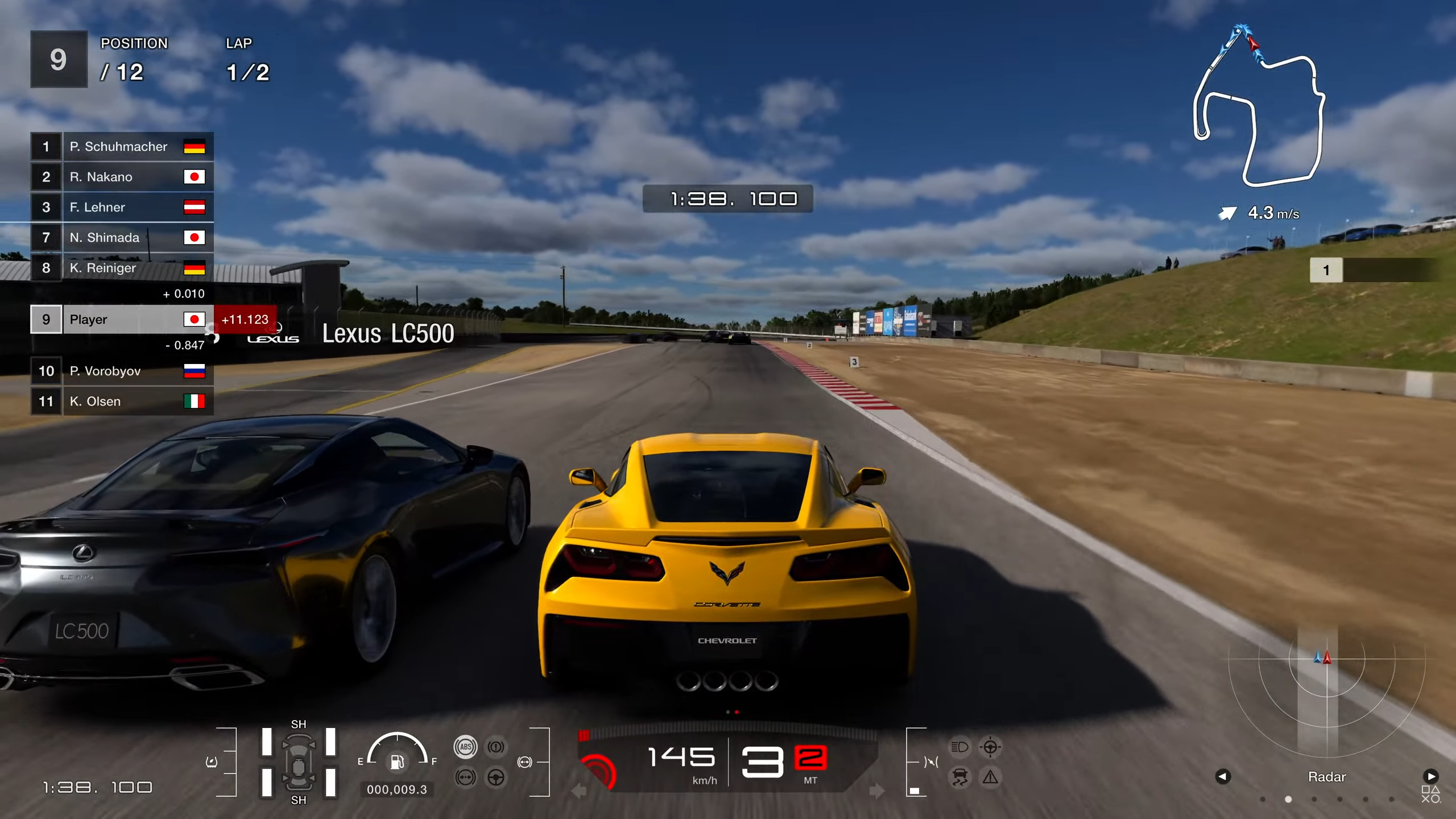1456x819 pixels.
Task: Select P. Vorobyov in the standings
Action: pos(122,371)
